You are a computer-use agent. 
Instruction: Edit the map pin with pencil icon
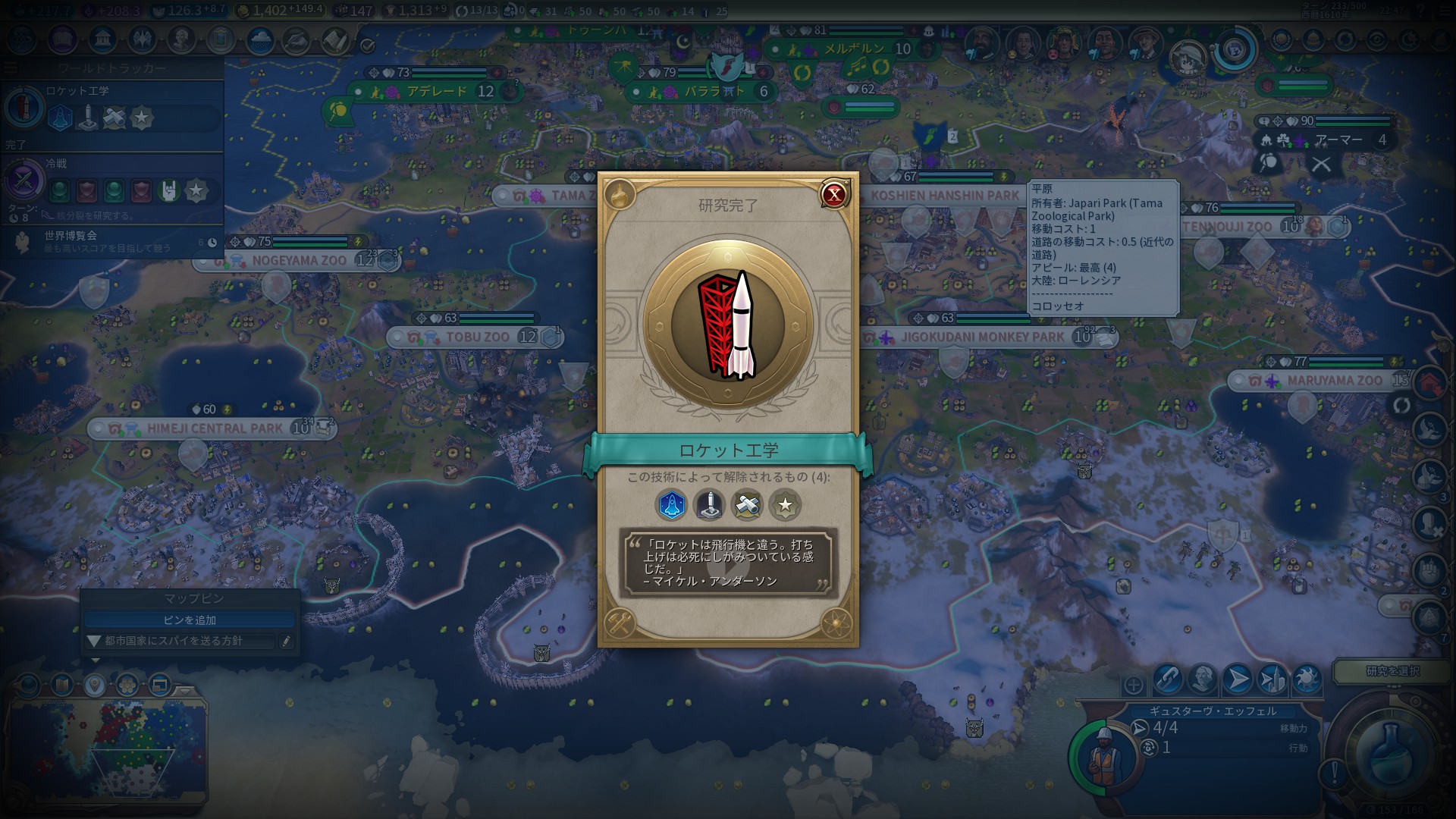[286, 642]
